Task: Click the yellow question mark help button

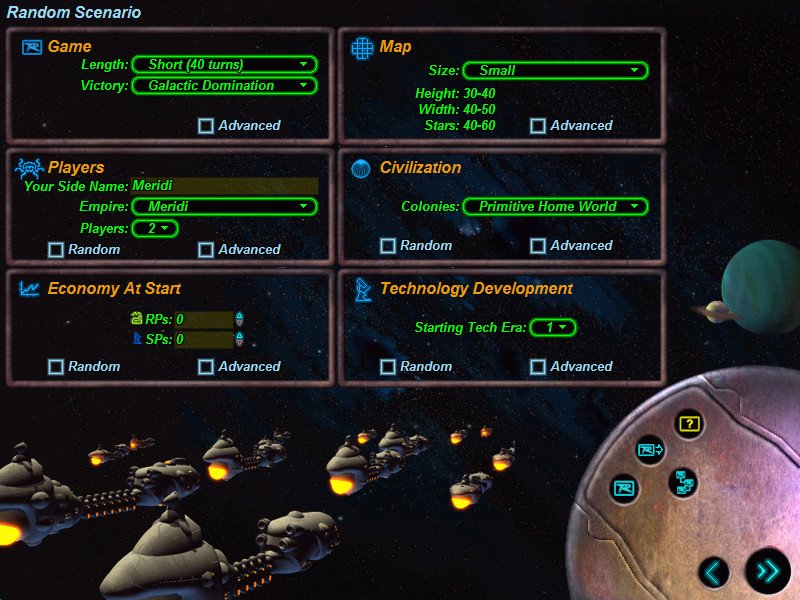Action: 688,424
